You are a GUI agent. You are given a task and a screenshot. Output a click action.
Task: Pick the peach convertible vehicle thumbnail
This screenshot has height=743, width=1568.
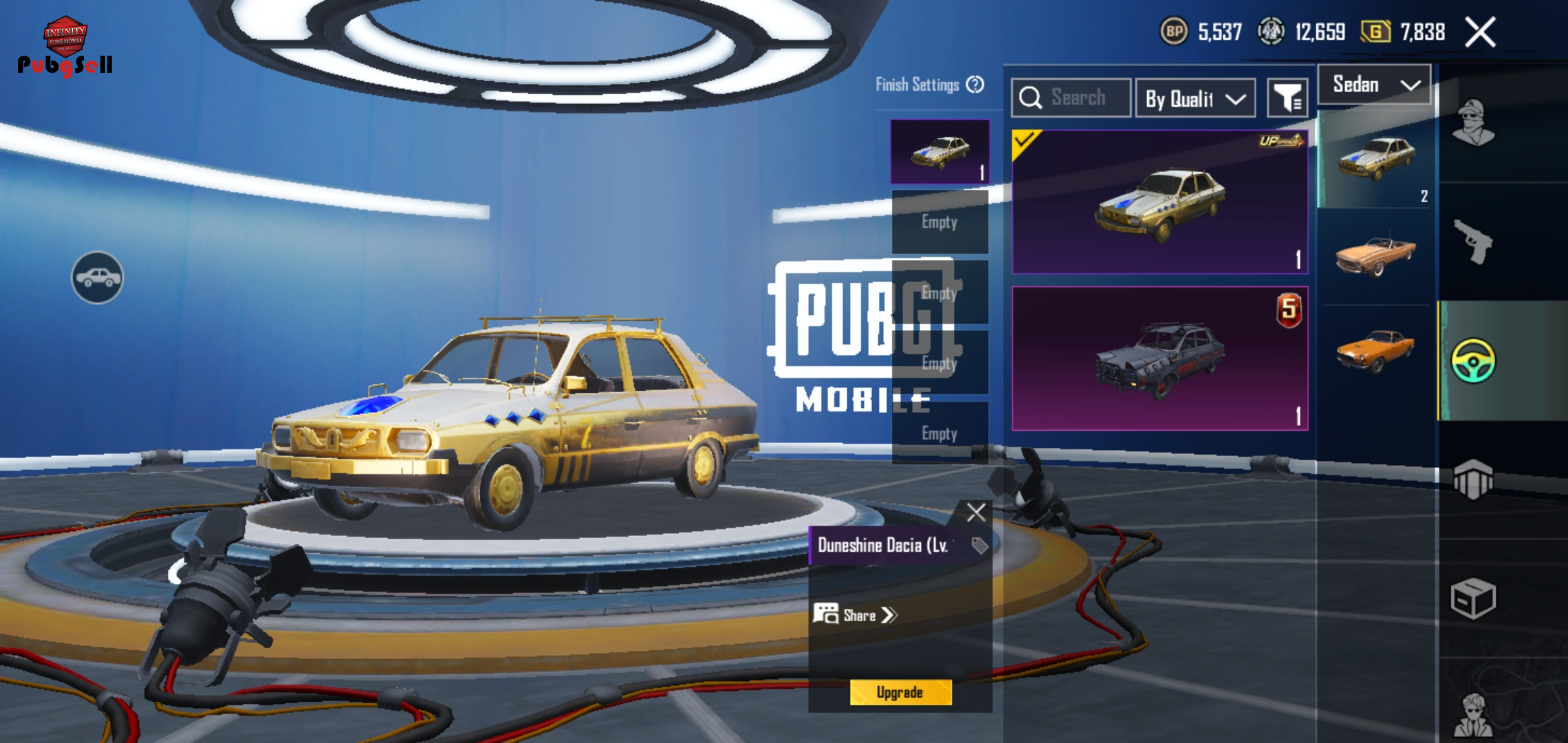tap(1375, 256)
